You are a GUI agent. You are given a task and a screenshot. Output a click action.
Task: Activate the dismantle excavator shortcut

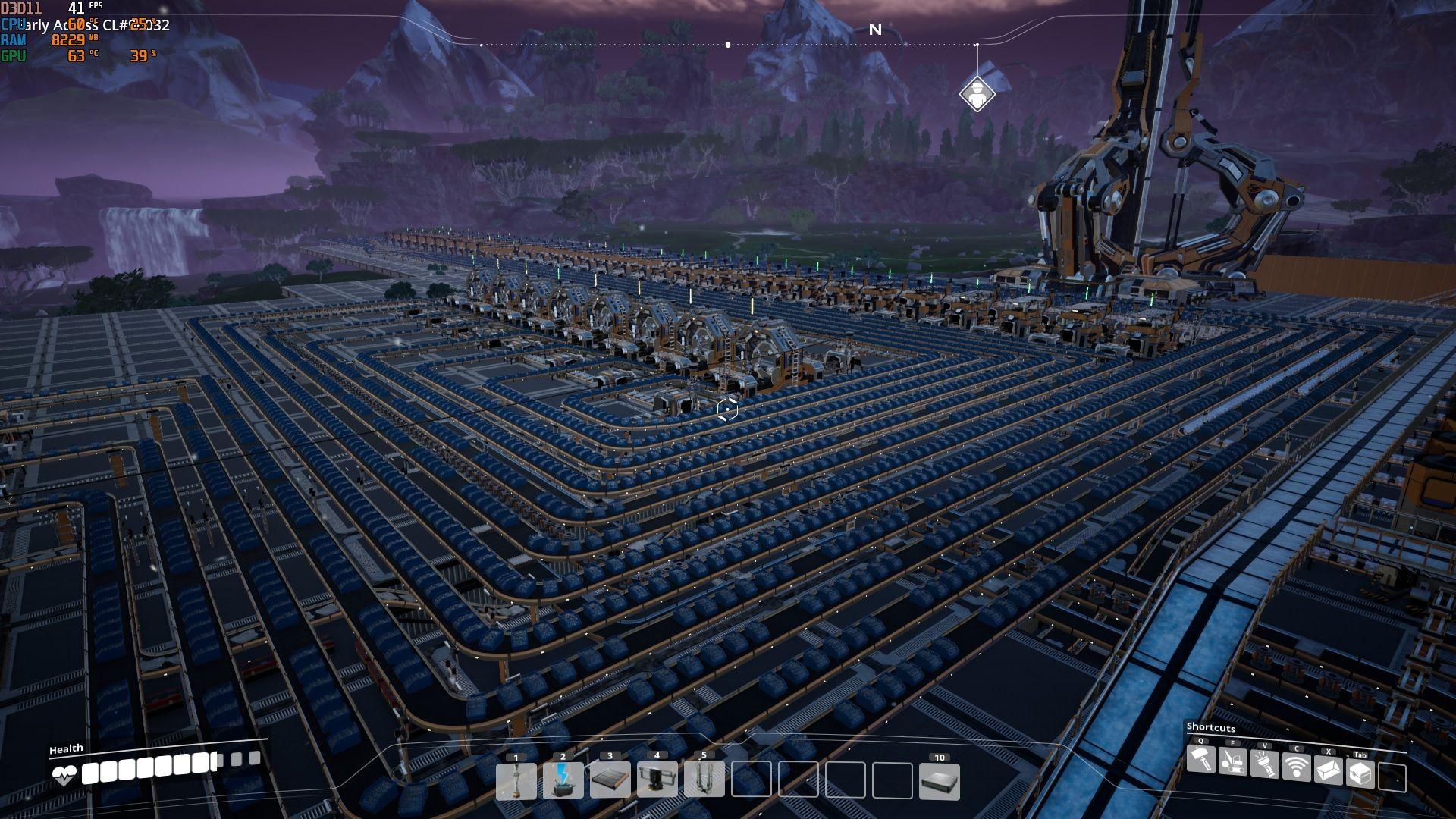coord(1233,761)
